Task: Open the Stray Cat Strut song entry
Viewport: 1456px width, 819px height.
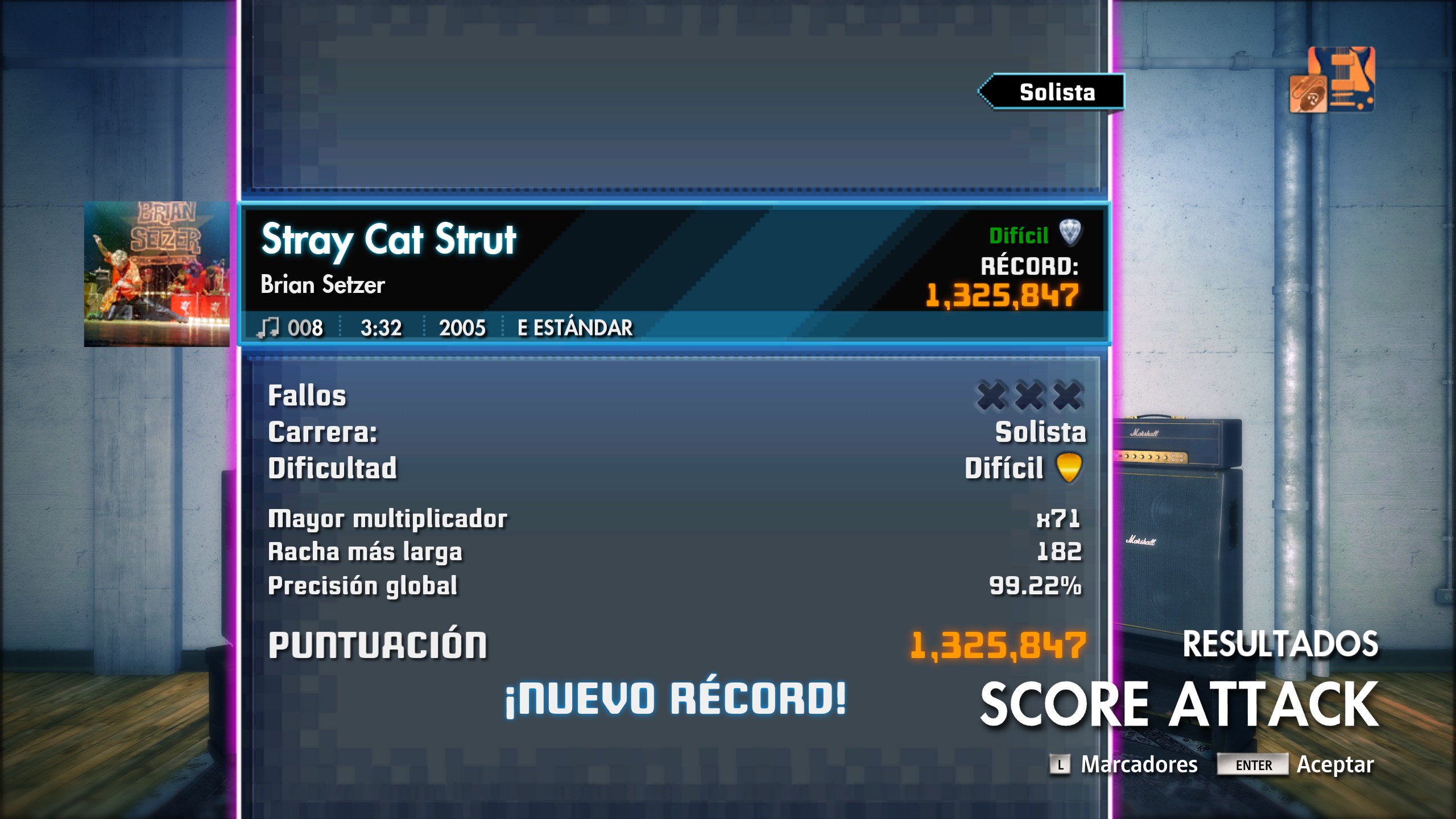Action: [x=388, y=241]
